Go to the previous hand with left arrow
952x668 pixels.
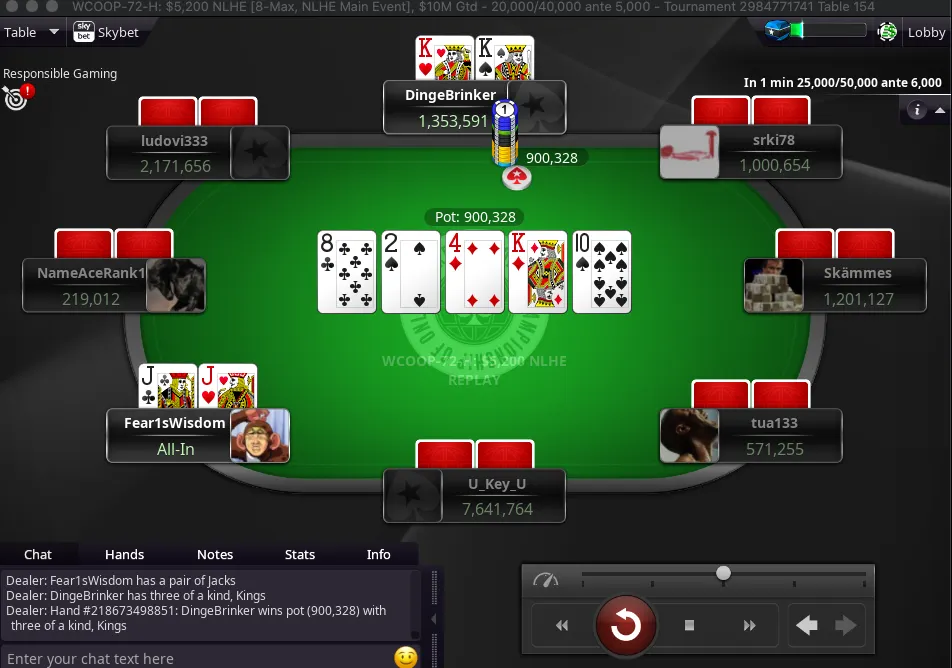click(807, 626)
